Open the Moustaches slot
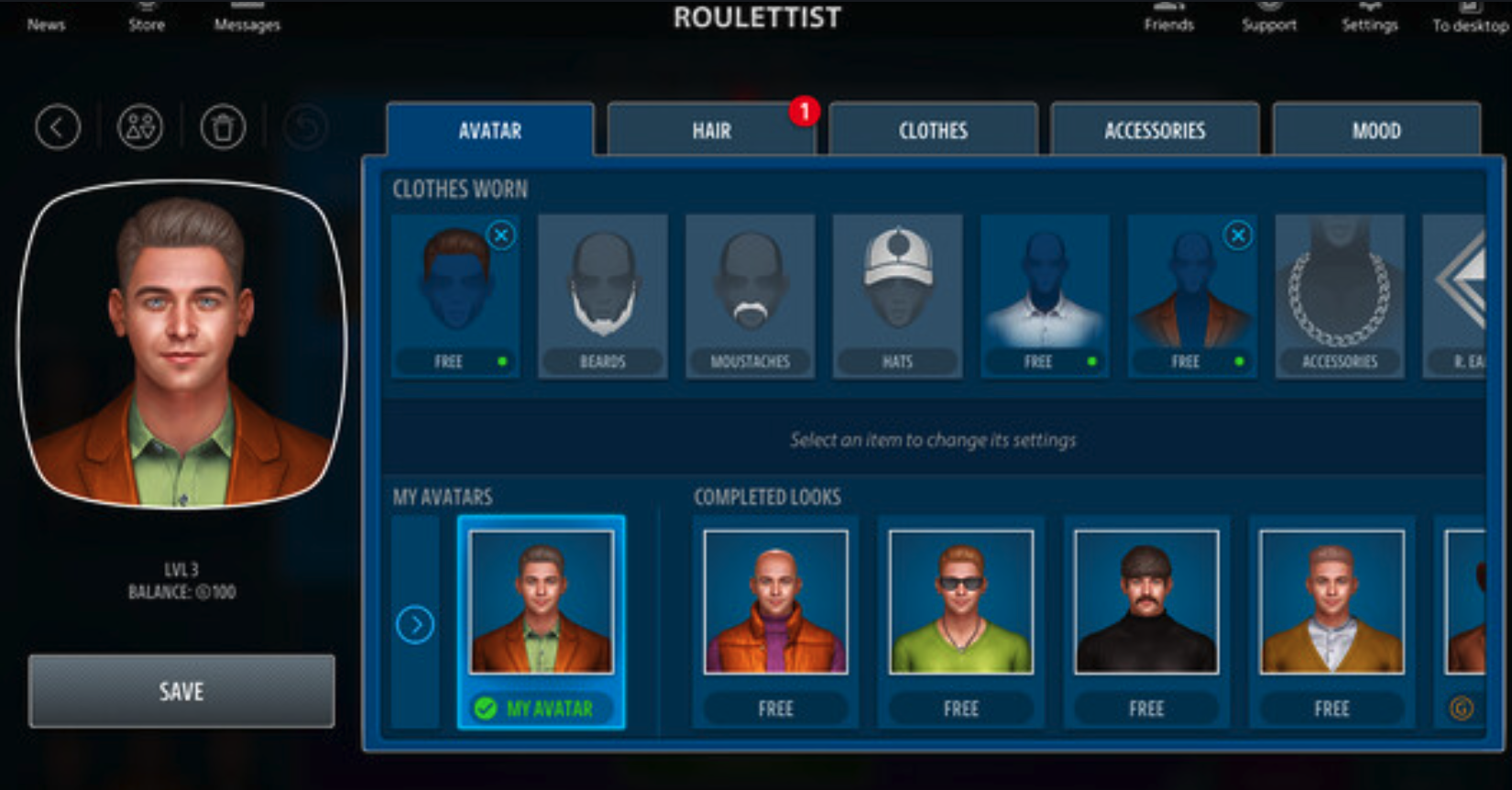1512x790 pixels. point(750,295)
